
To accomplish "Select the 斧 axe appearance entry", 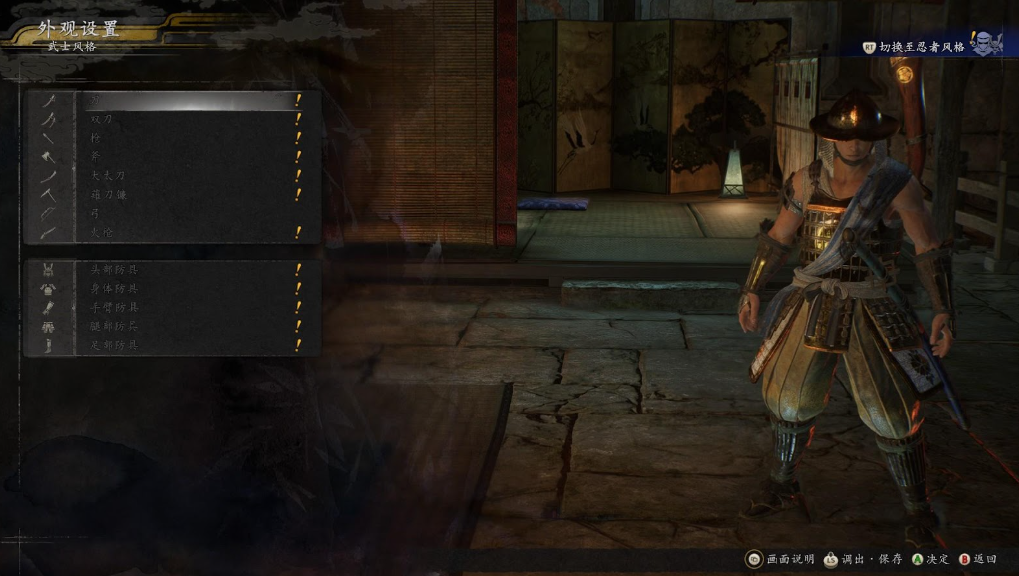I will coord(170,157).
